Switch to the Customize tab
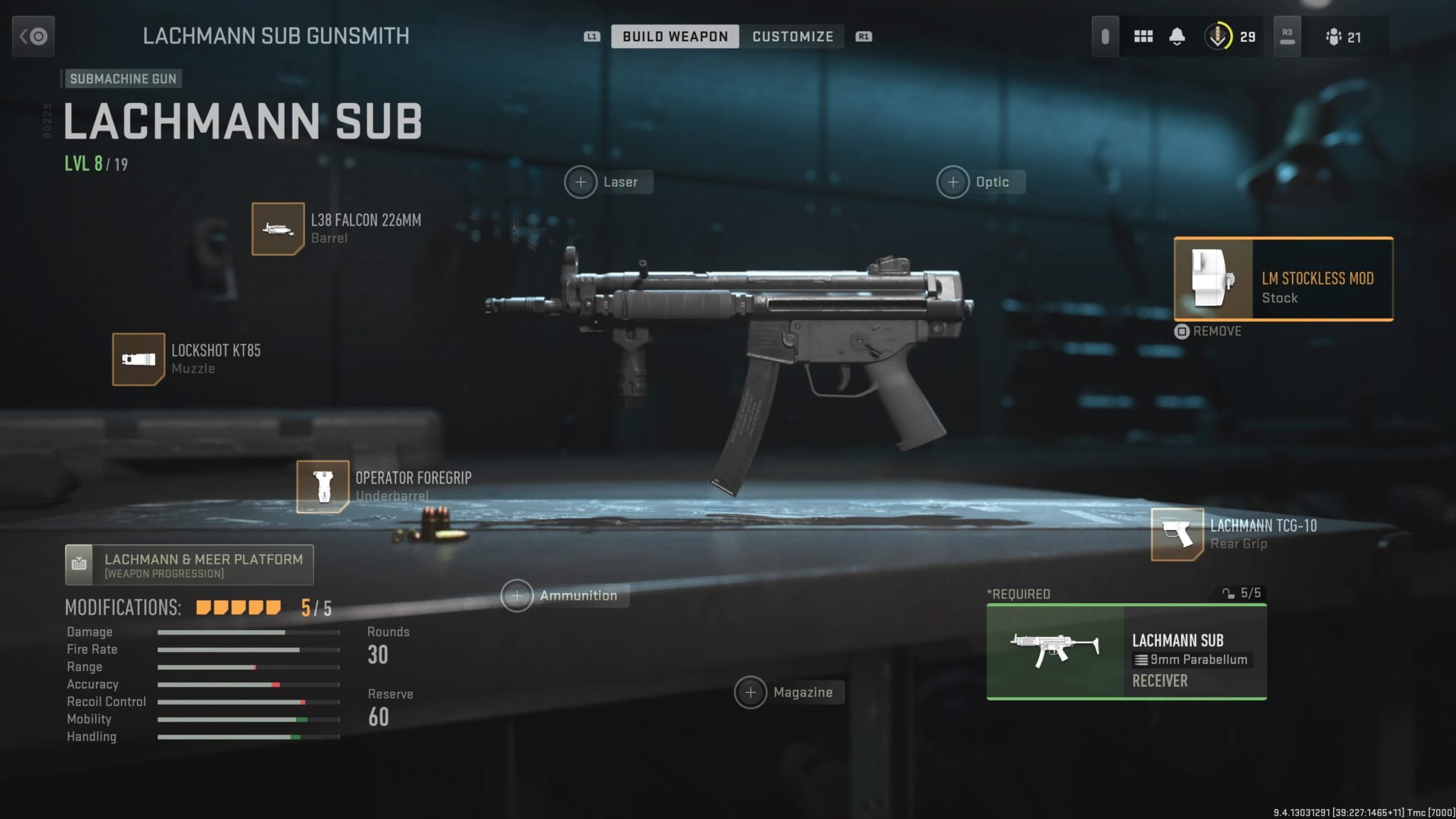1456x819 pixels. coord(792,36)
